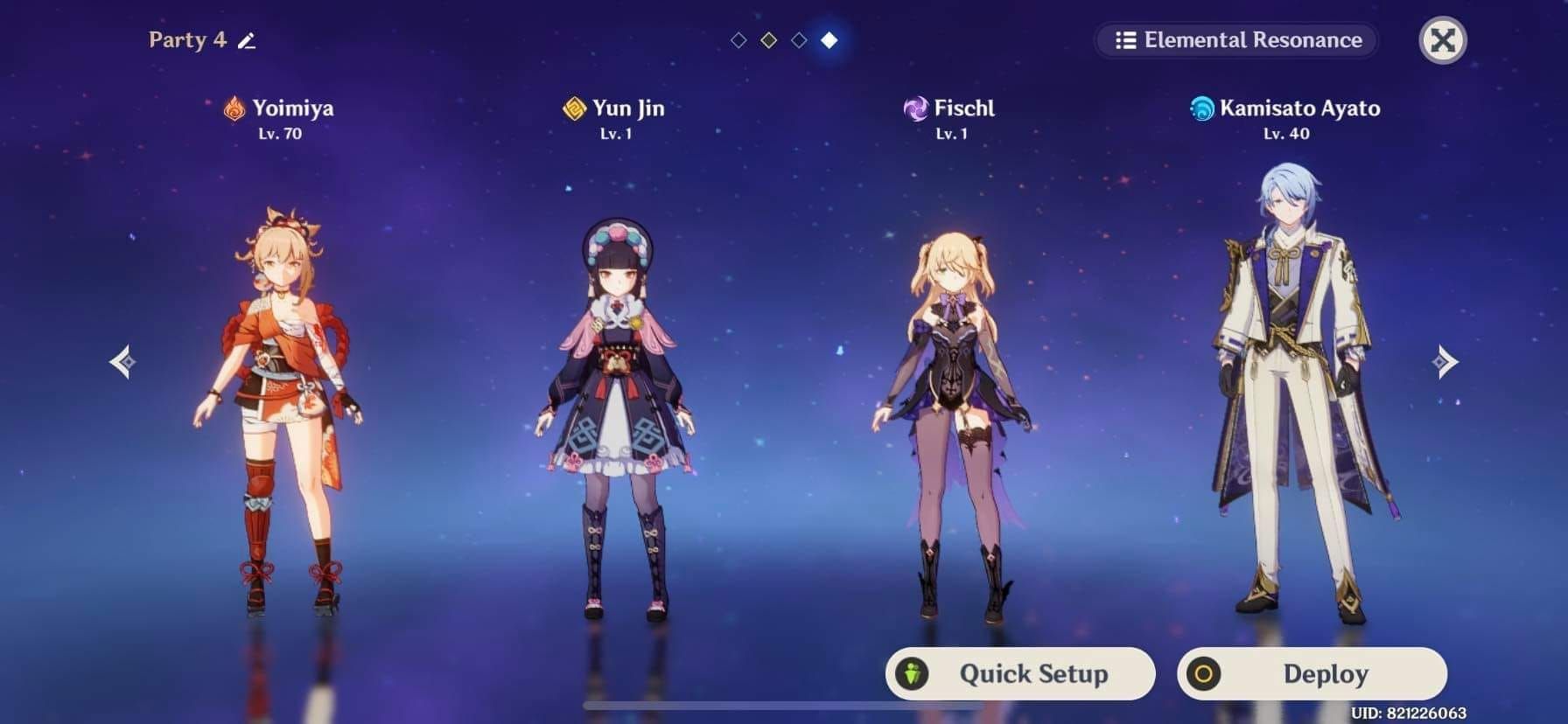
Task: Switch to the first party indicator diamond
Action: (x=738, y=40)
